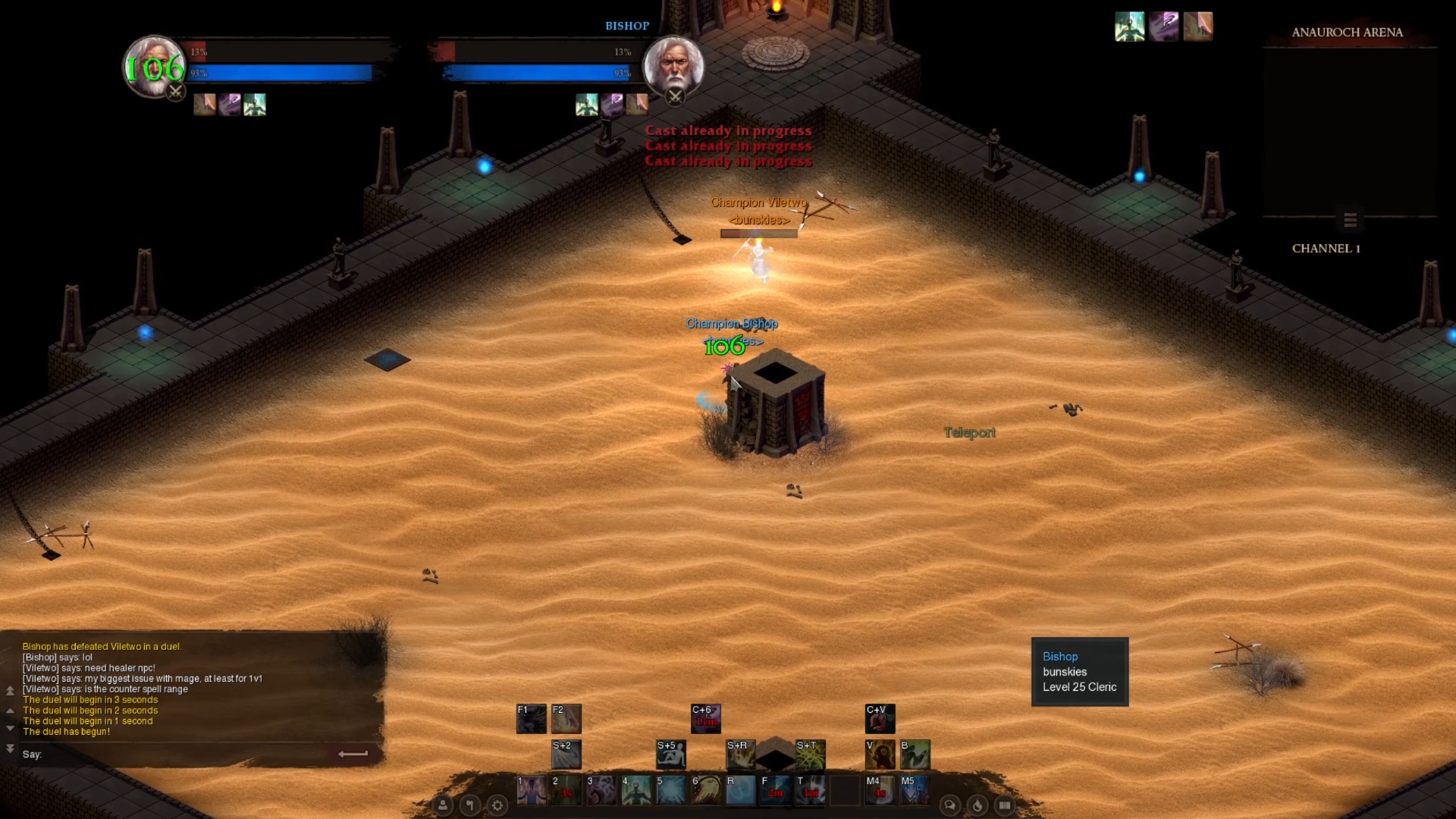Activate the ability bound to key 1
1456x819 pixels.
point(531,790)
